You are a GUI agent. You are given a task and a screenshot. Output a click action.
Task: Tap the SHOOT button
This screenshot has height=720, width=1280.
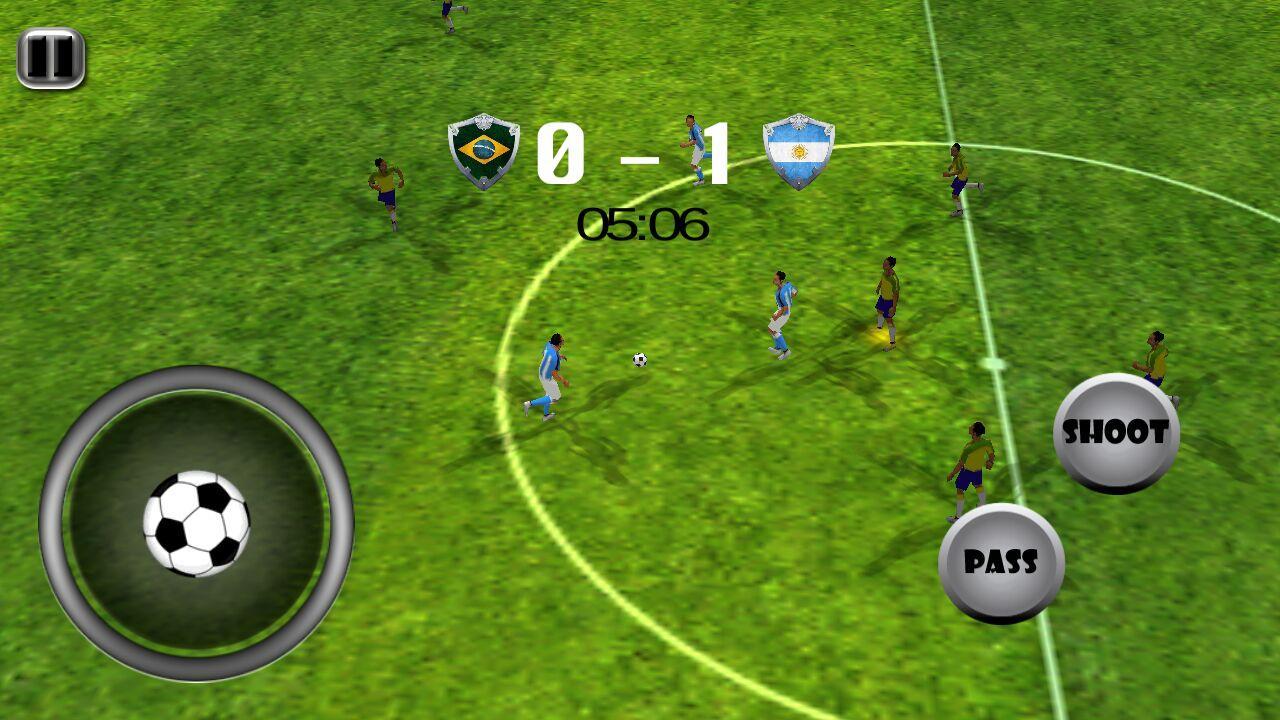click(x=1116, y=433)
